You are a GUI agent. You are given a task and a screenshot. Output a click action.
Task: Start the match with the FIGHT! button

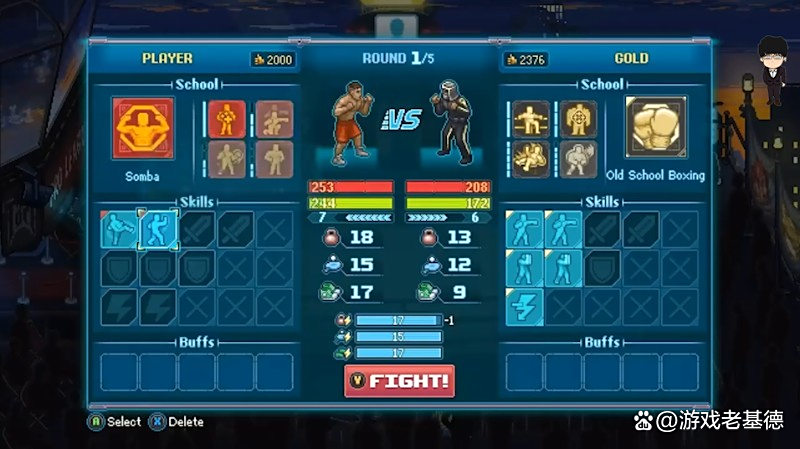tap(399, 381)
